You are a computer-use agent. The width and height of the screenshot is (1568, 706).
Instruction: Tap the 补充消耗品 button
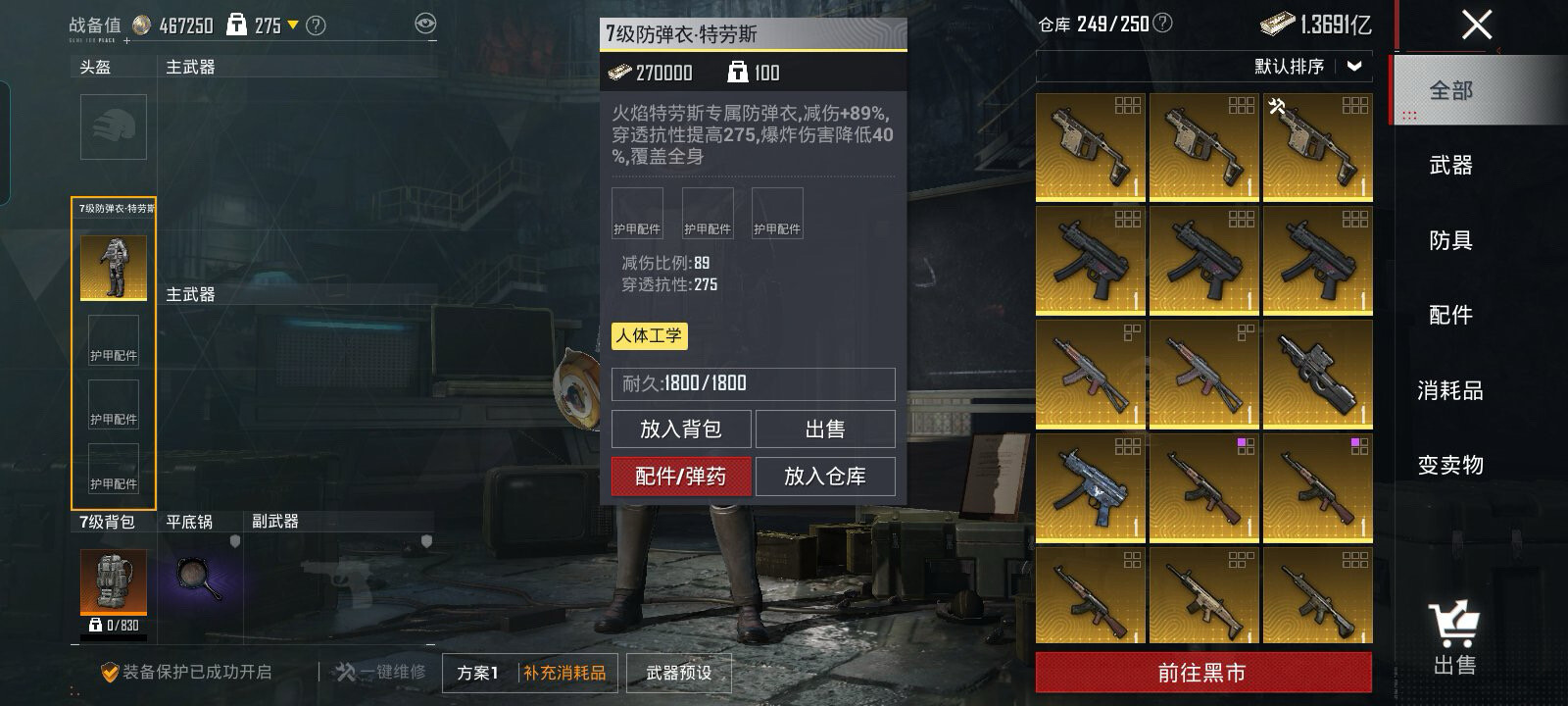click(x=564, y=673)
